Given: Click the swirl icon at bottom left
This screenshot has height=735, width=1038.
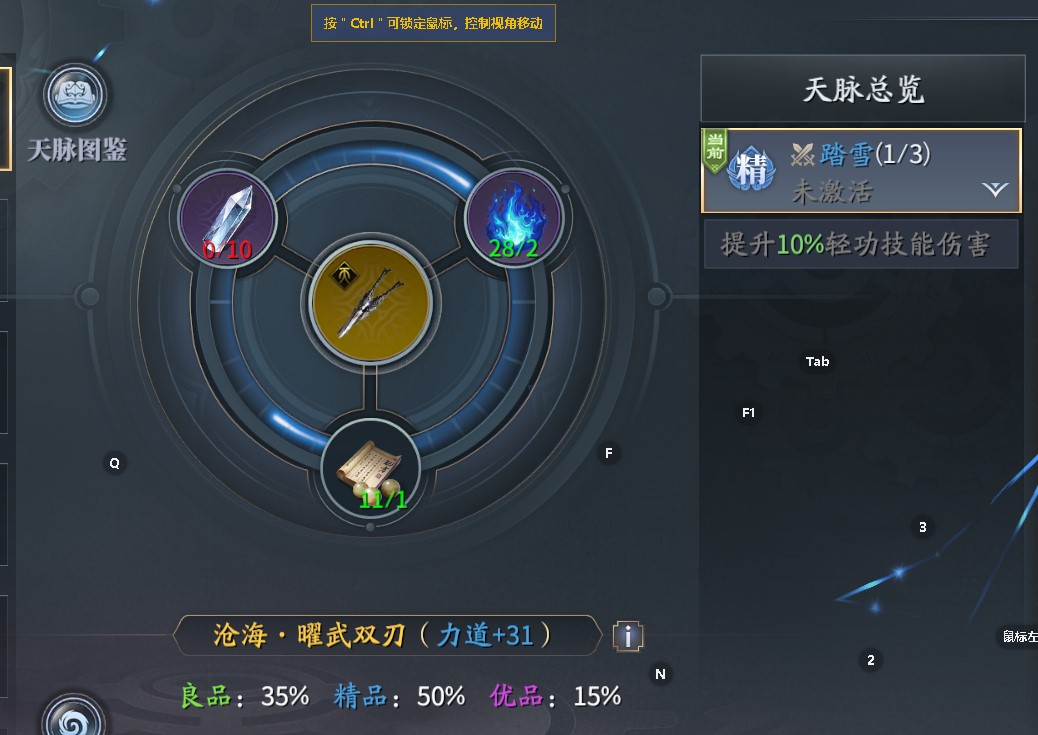Looking at the screenshot, I should coord(72,719).
